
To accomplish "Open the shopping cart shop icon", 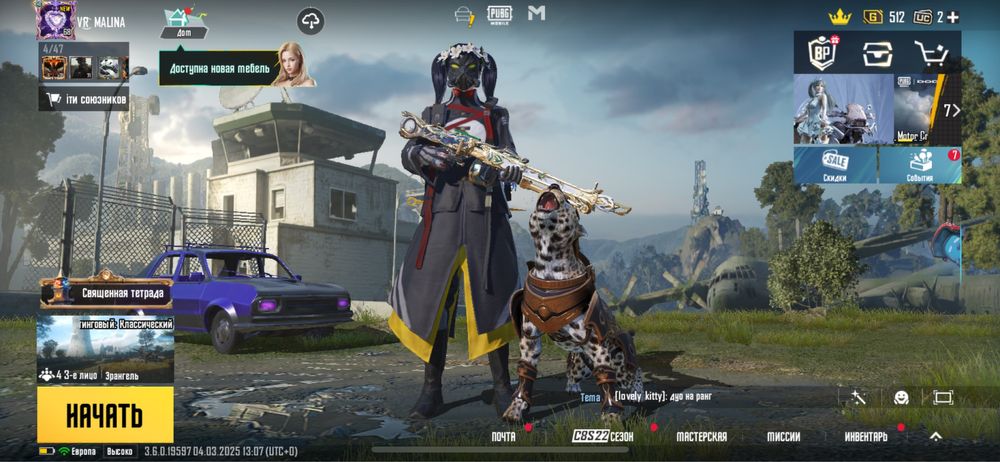I will [931, 53].
